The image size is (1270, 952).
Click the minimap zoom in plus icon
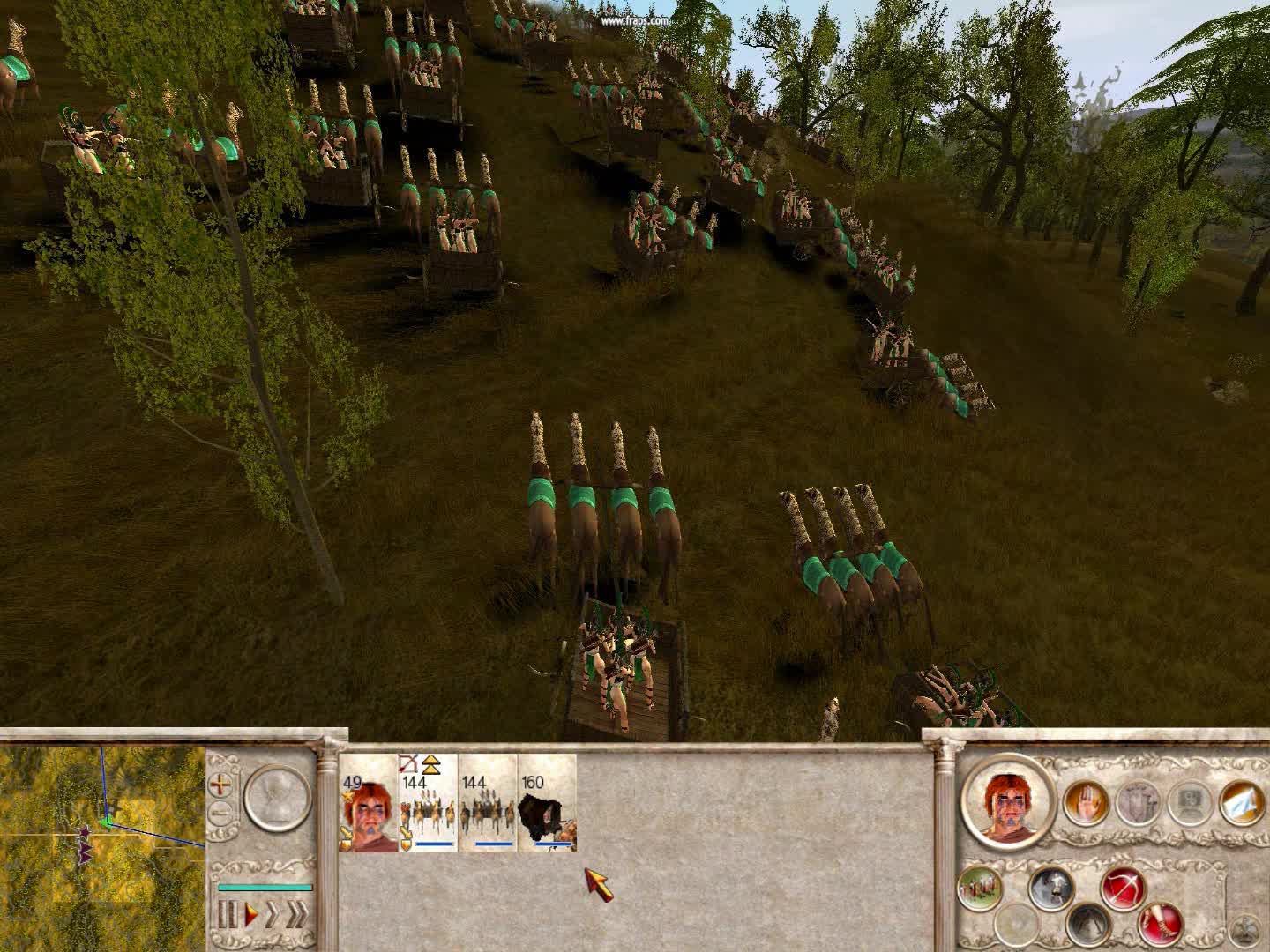pos(220,784)
